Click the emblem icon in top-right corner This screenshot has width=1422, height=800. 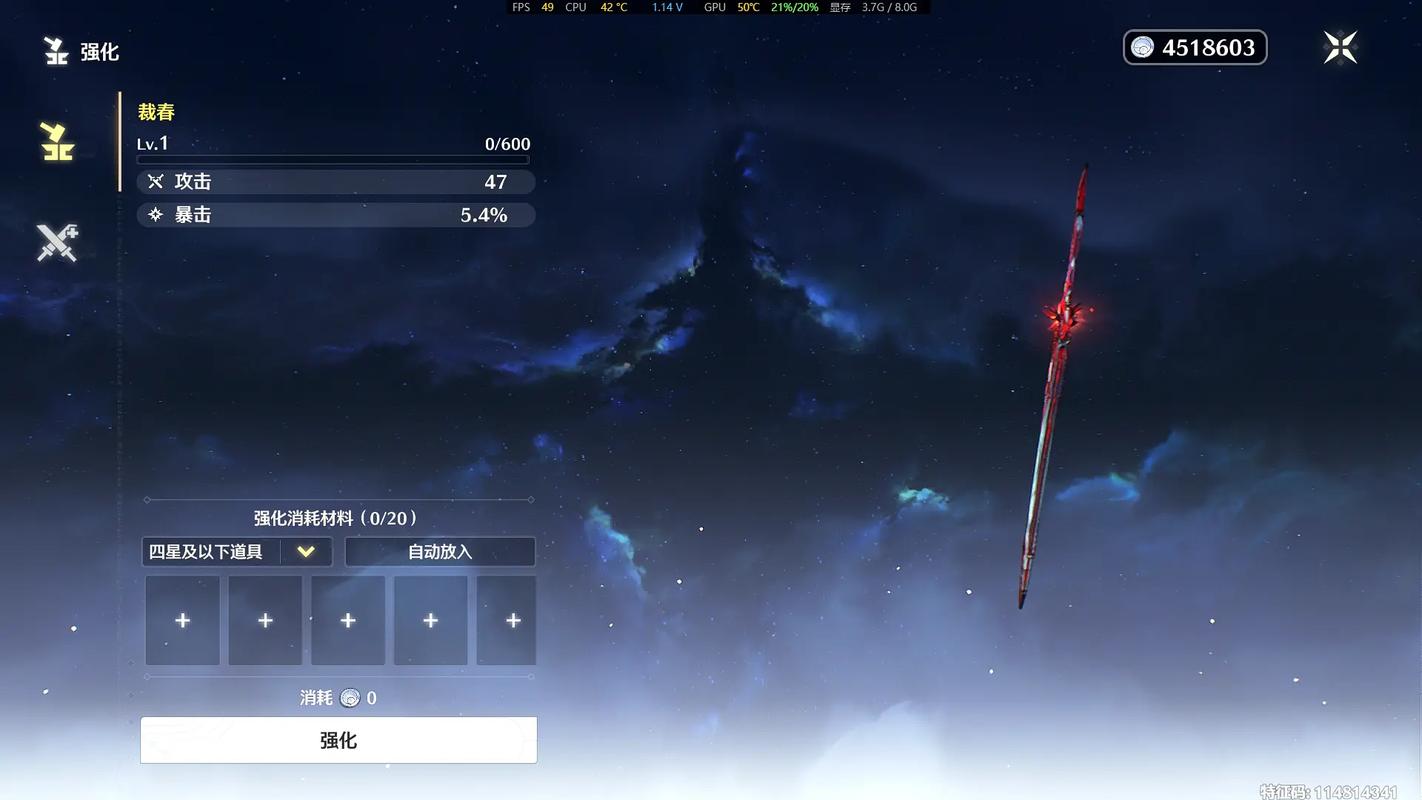click(x=1340, y=45)
